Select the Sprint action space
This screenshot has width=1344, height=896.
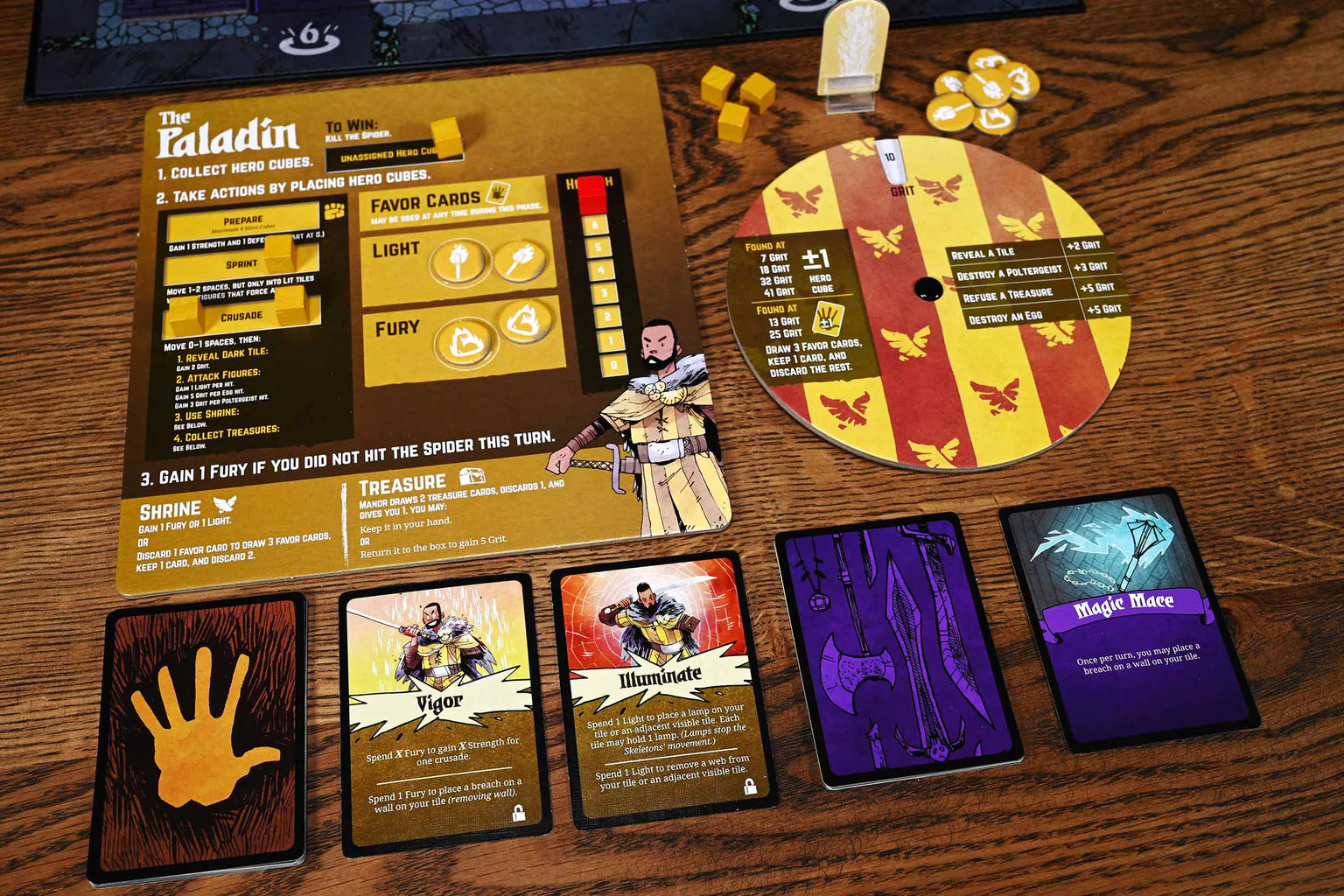[x=241, y=264]
